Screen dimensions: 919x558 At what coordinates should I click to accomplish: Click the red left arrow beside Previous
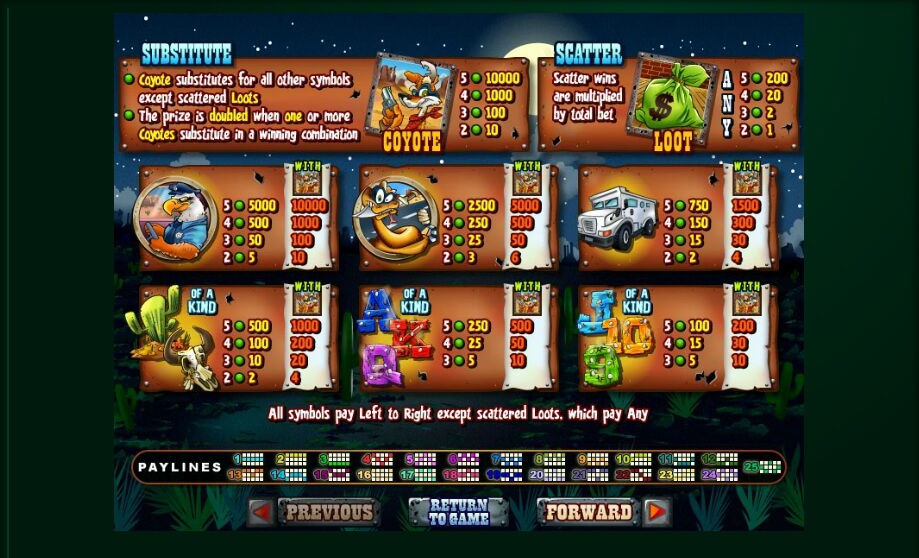coord(260,513)
